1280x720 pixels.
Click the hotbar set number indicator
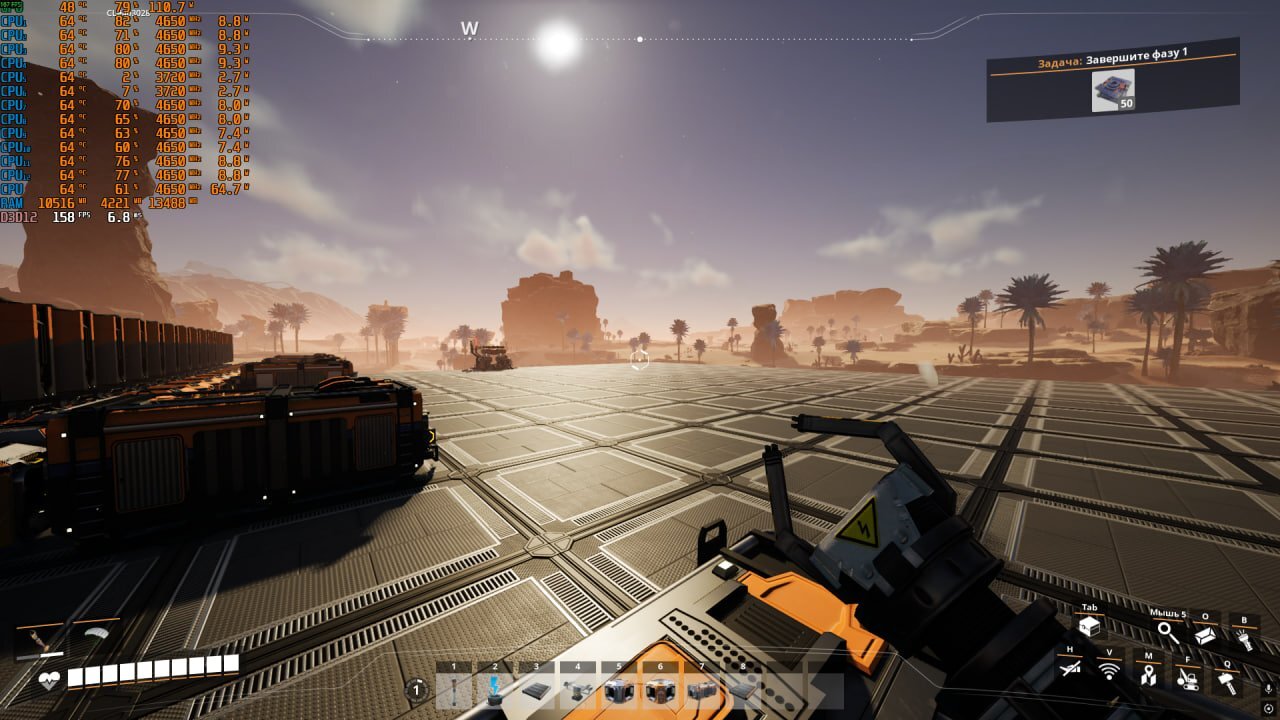pyautogui.click(x=416, y=689)
